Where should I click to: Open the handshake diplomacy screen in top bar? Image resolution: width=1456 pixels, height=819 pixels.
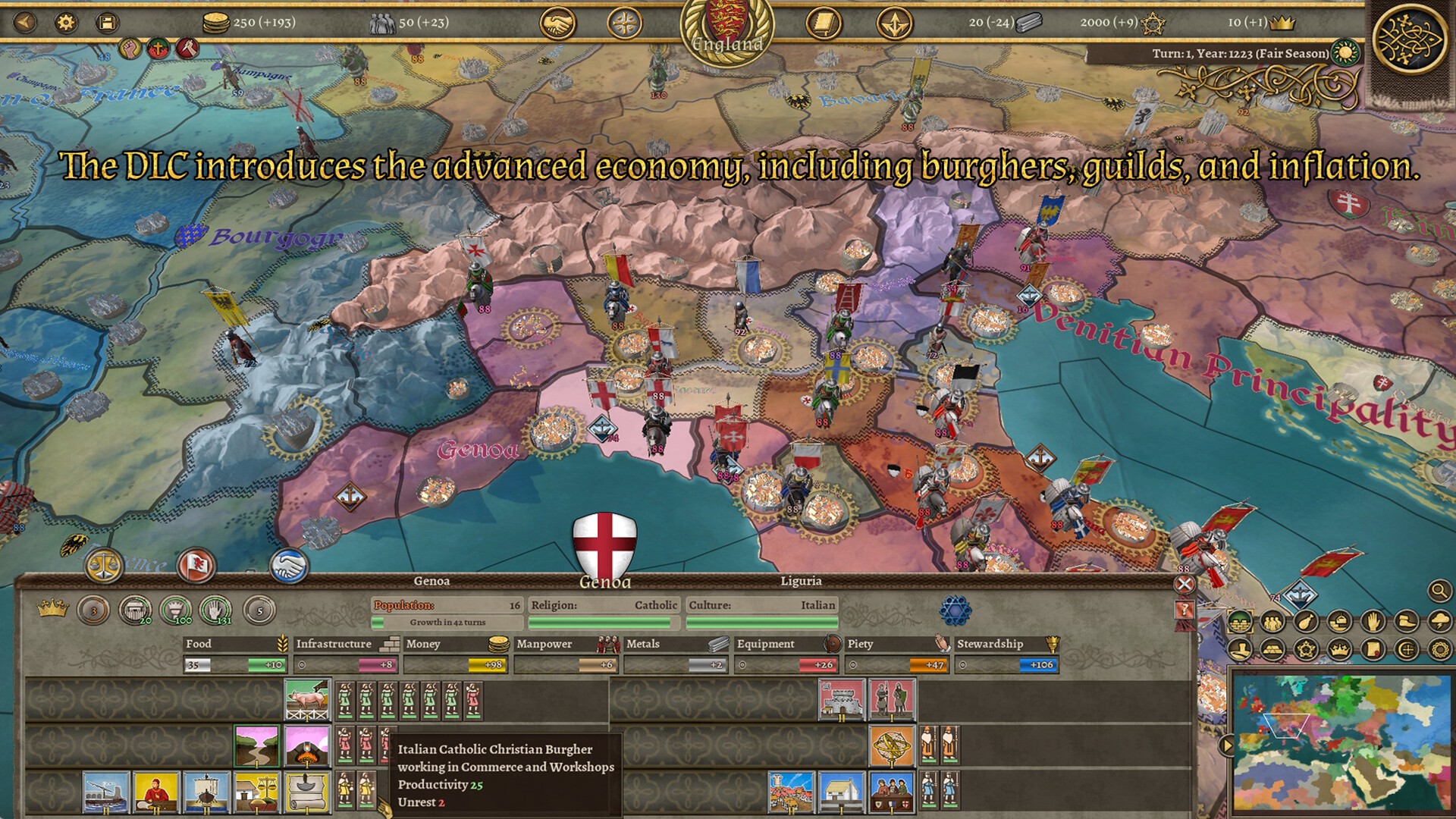pos(557,24)
